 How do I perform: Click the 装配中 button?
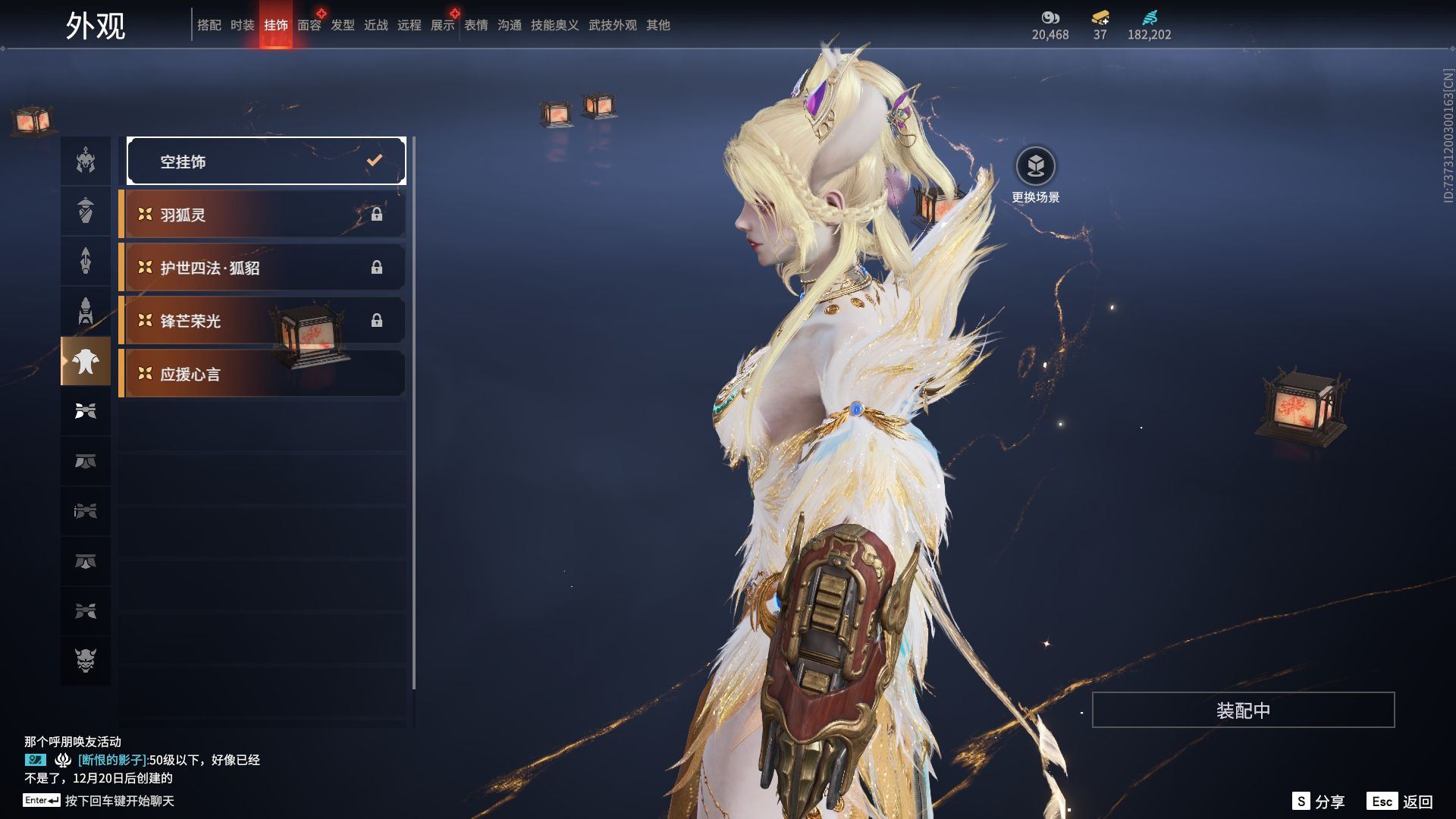point(1242,710)
